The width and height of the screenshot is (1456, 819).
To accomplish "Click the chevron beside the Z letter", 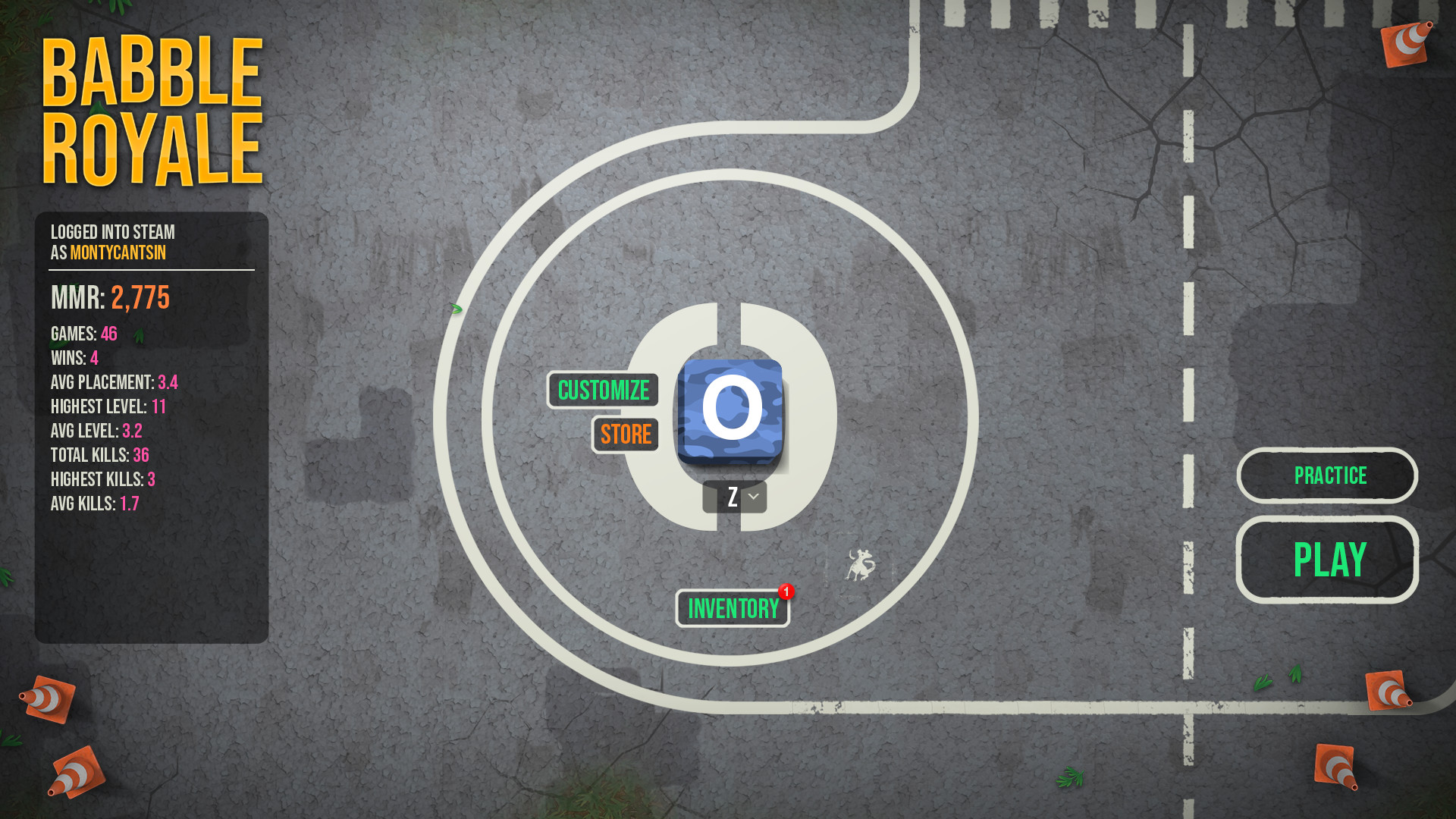I will click(754, 497).
